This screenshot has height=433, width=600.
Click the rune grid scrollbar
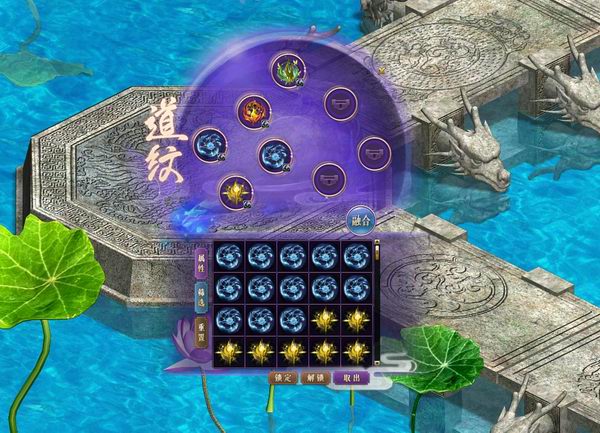(377, 300)
